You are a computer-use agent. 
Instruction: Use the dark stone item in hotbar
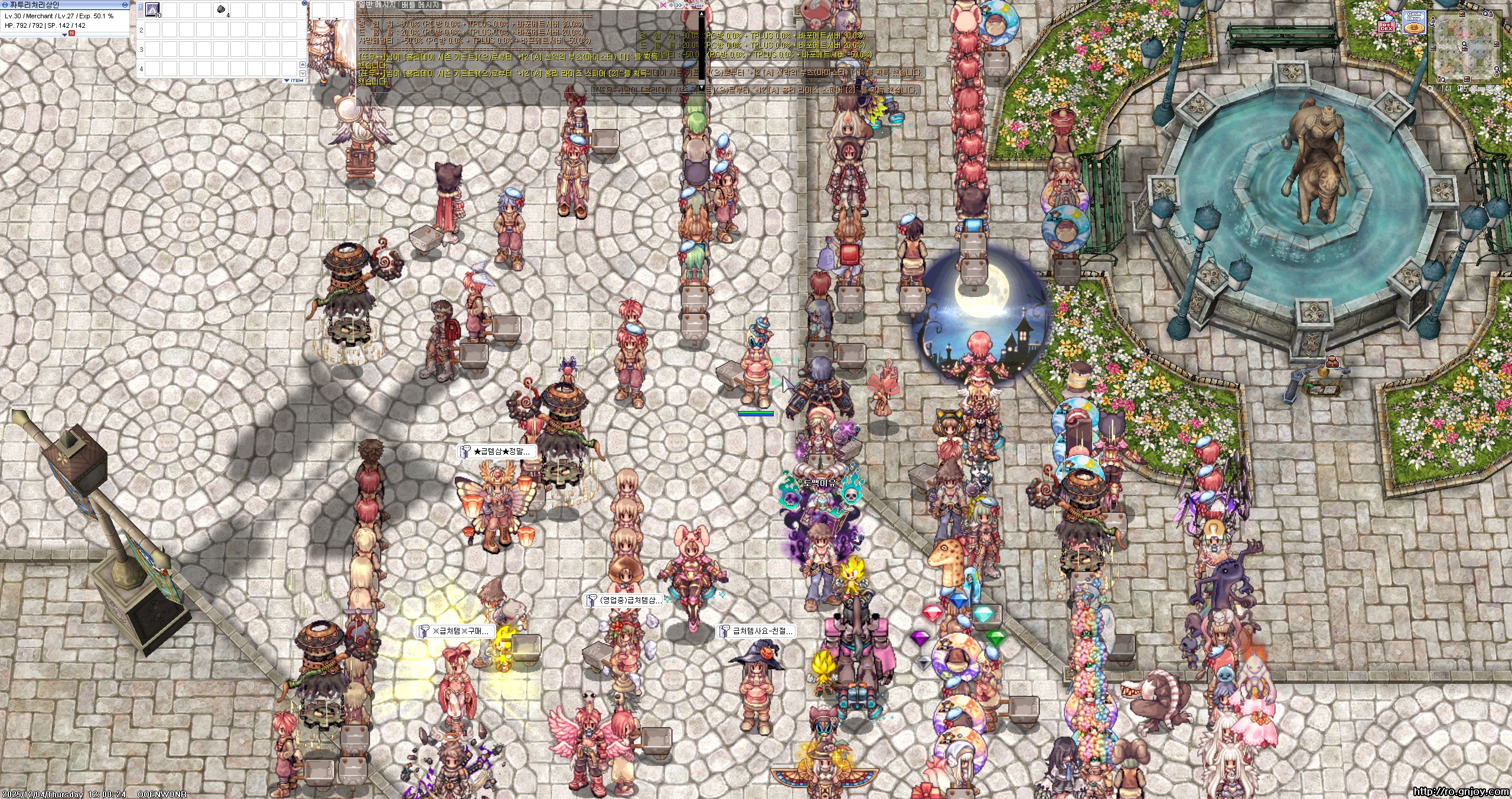click(x=221, y=9)
